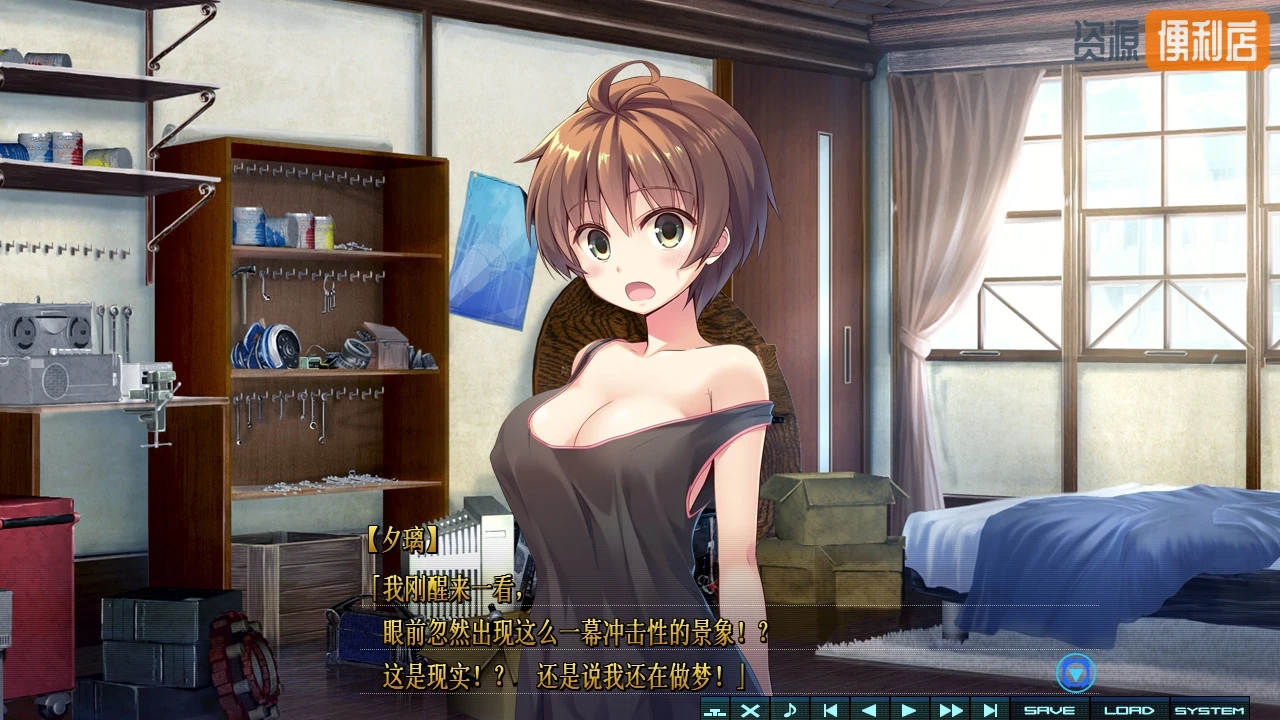Click the leftmost stepped-bars toolbar icon
The height and width of the screenshot is (720, 1280).
pyautogui.click(x=714, y=710)
